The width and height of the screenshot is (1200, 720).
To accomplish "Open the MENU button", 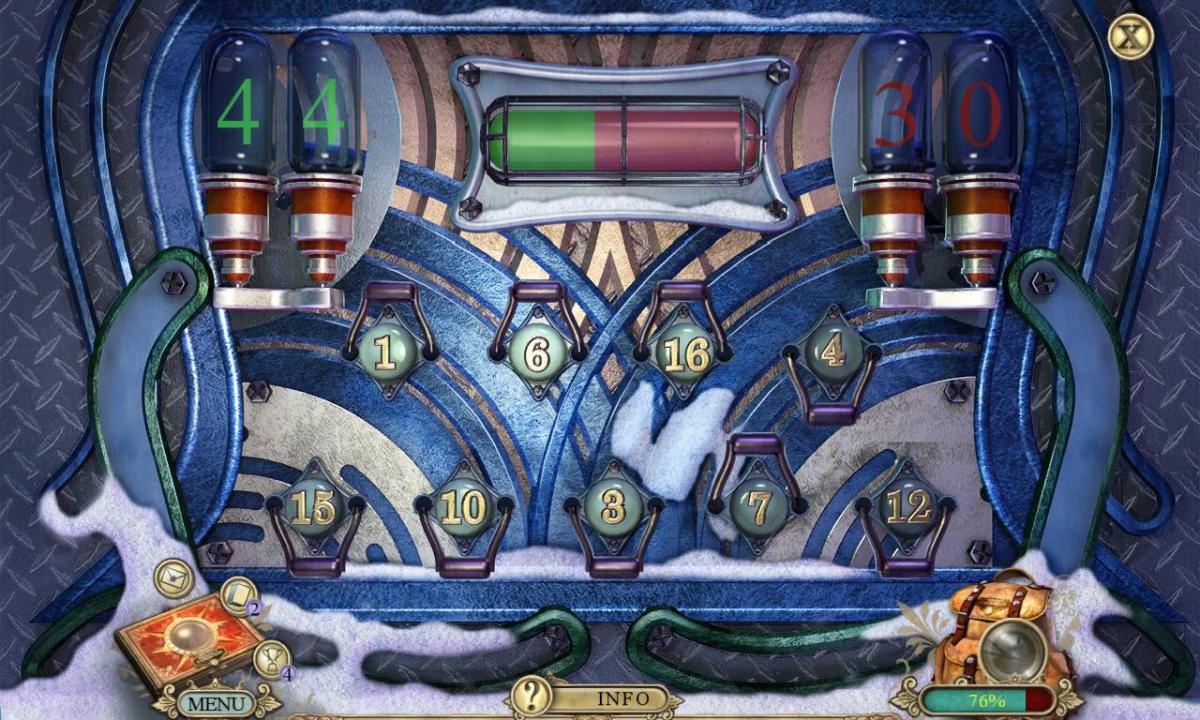I will pyautogui.click(x=215, y=702).
